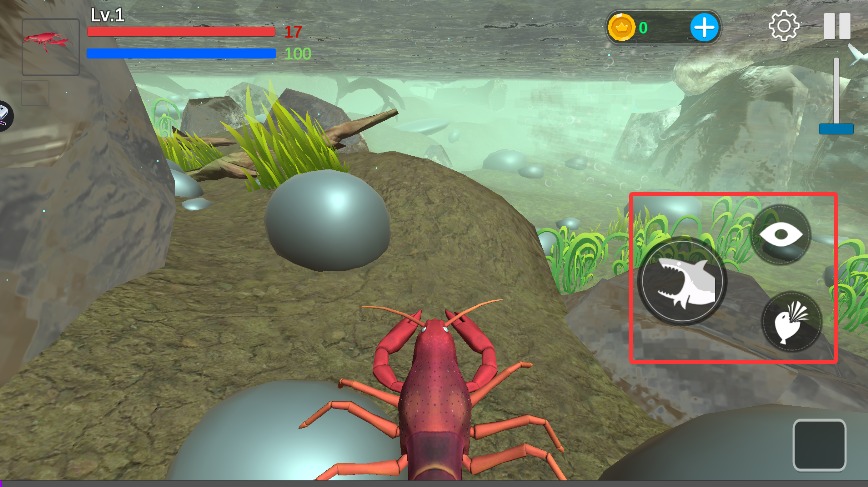Screen dimensions: 868x487
Task: Click the lobster portrait thumbnail
Action: click(x=50, y=46)
